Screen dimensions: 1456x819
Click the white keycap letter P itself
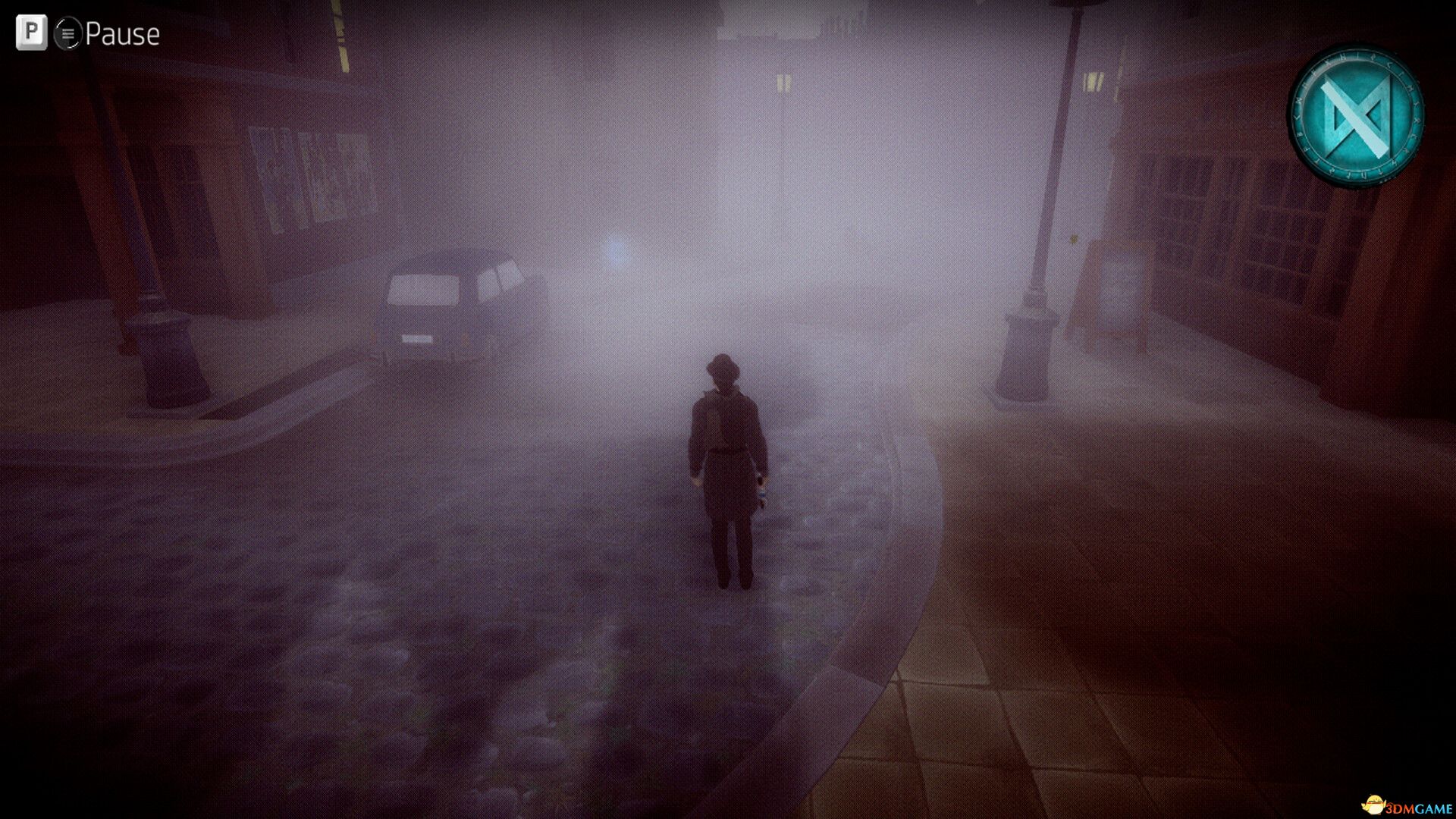[x=30, y=33]
